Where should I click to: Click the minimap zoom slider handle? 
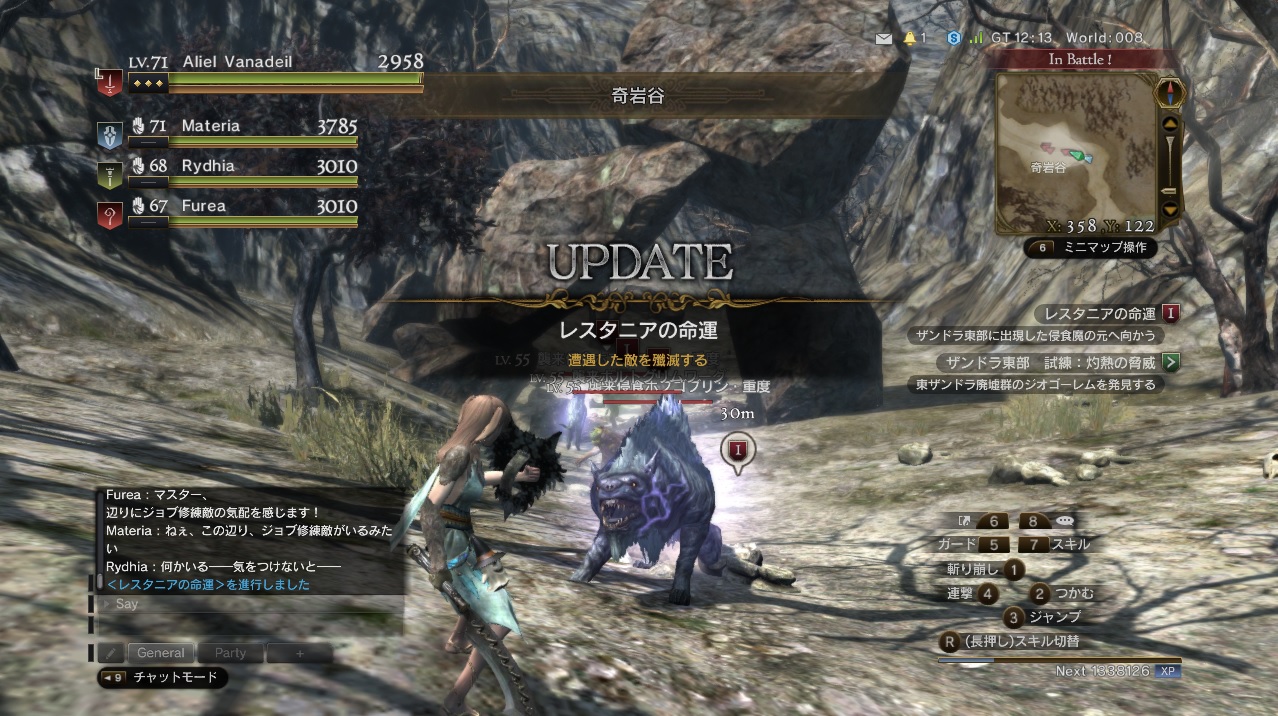[1170, 191]
